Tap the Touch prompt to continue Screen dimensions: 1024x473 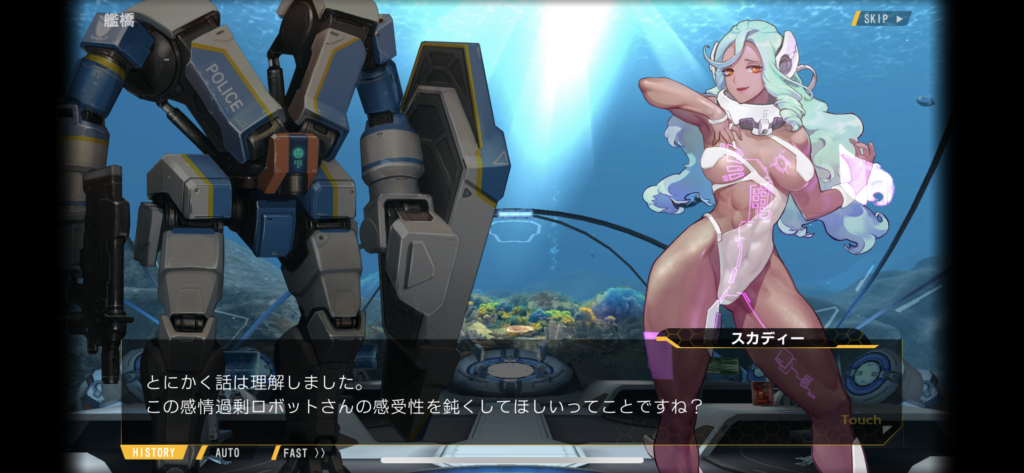[x=863, y=422]
